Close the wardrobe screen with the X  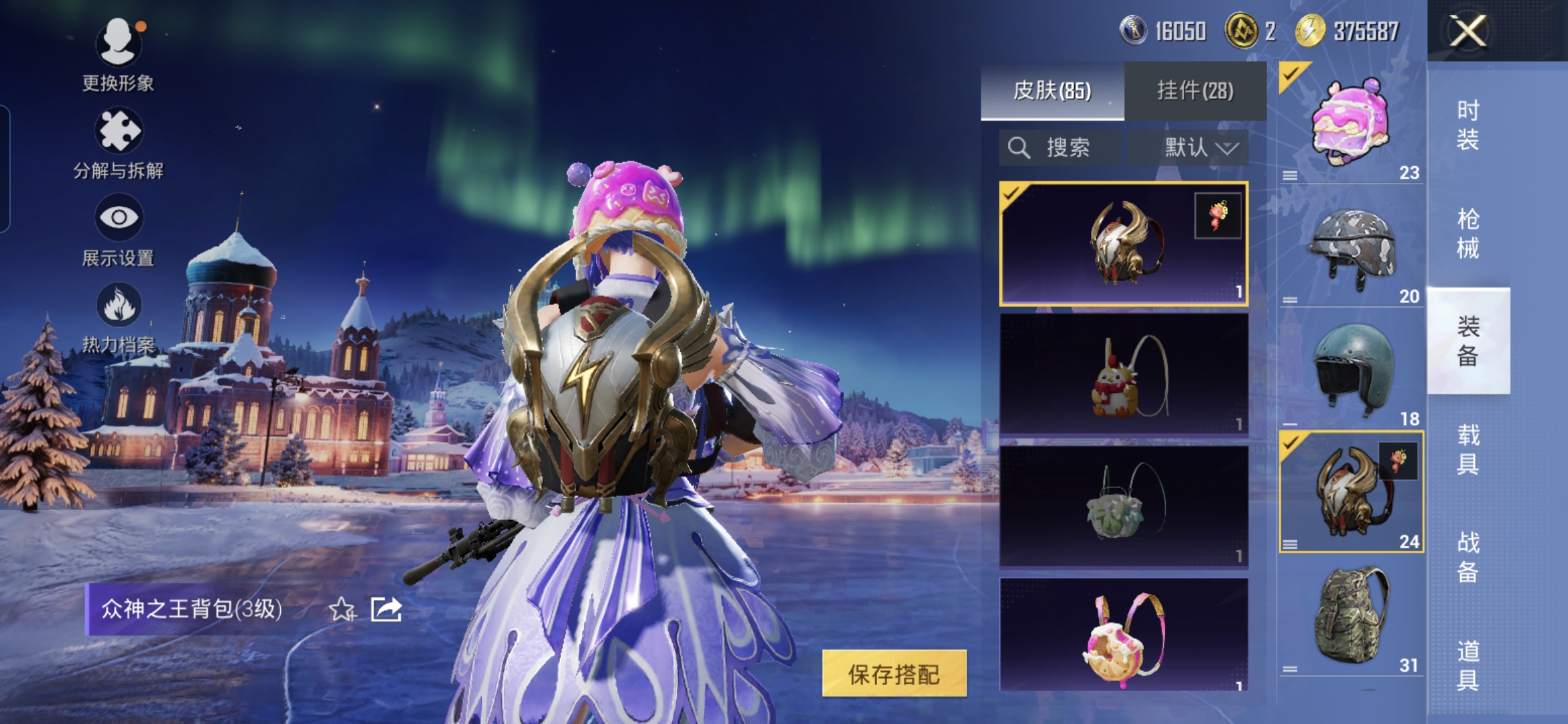click(x=1467, y=32)
